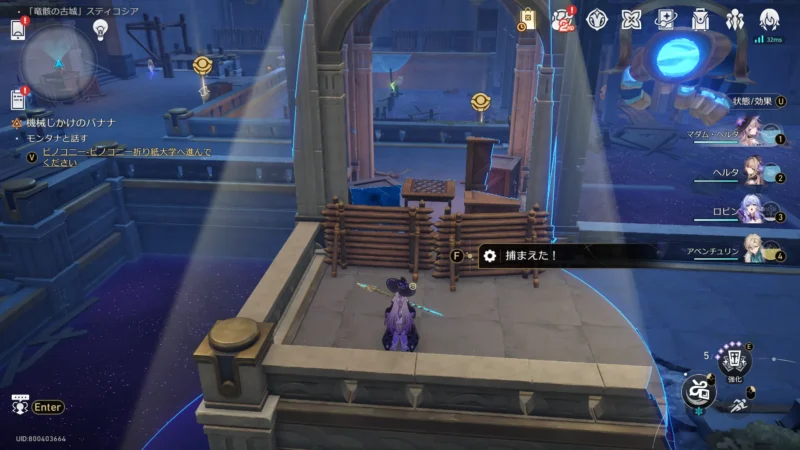
Task: Switch to party member アベンチュリン
Action: (x=752, y=253)
